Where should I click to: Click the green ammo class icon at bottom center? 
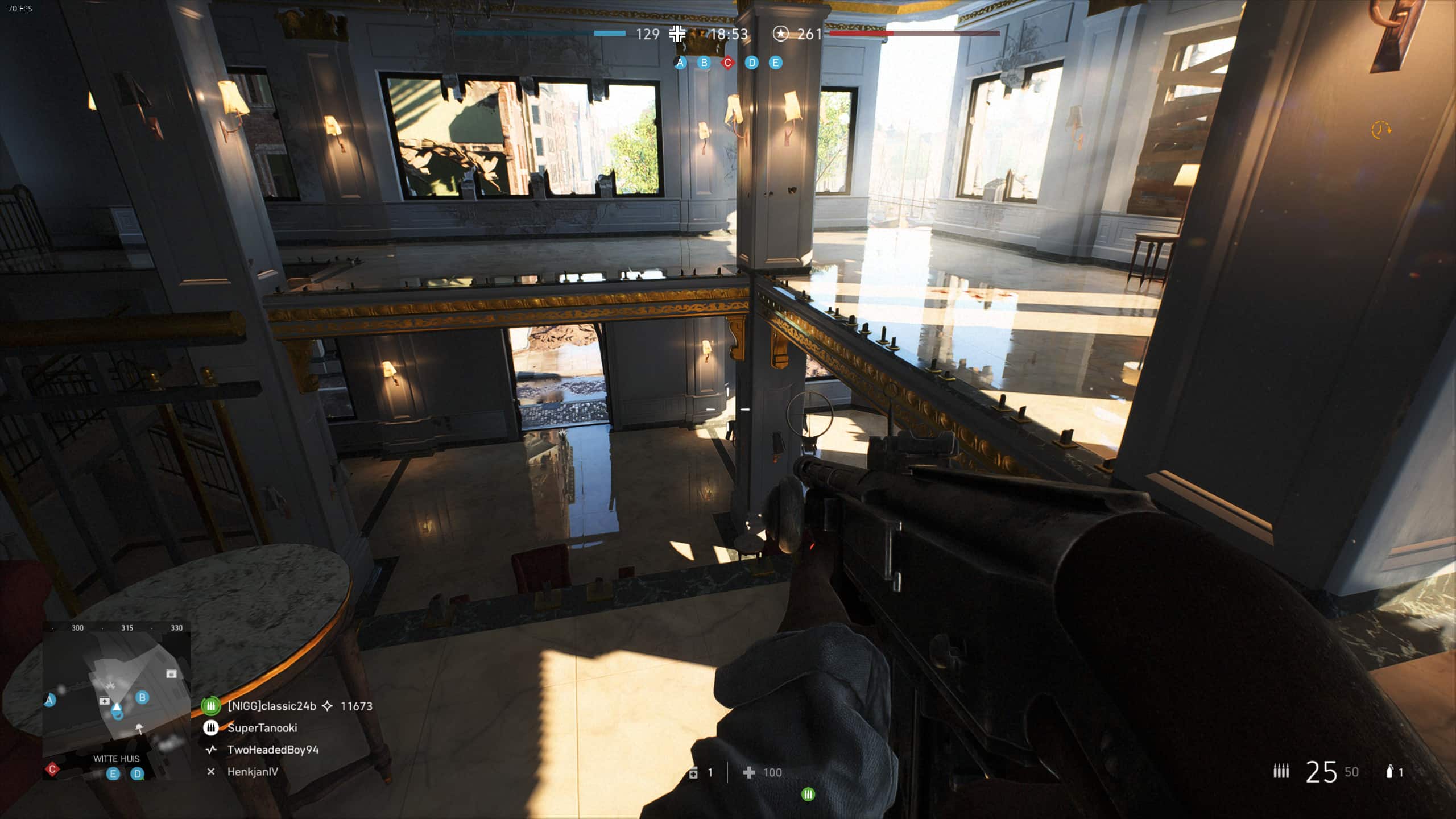pyautogui.click(x=808, y=795)
